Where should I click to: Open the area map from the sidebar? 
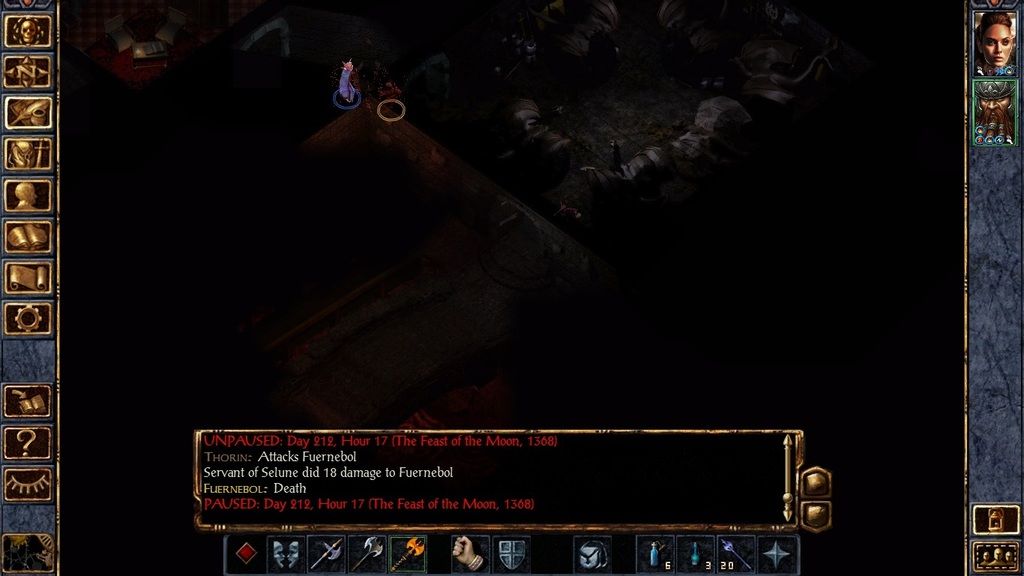click(28, 71)
